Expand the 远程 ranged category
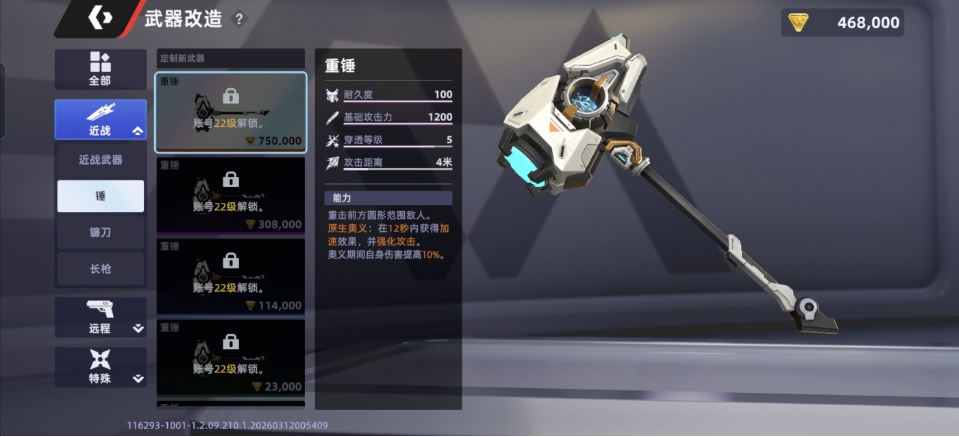The image size is (959, 437). coord(100,316)
